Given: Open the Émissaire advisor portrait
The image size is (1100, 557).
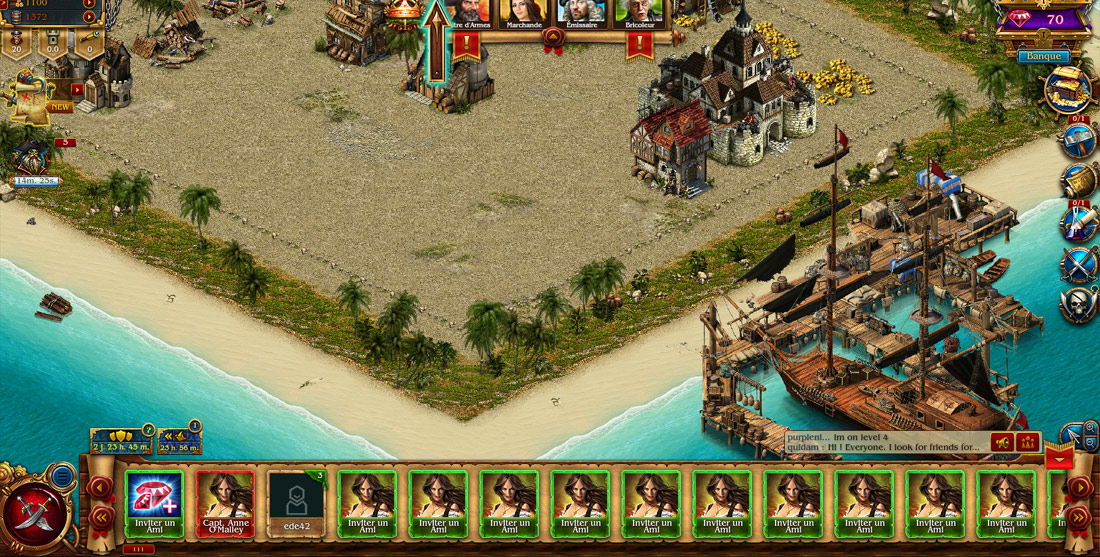Looking at the screenshot, I should (x=581, y=12).
